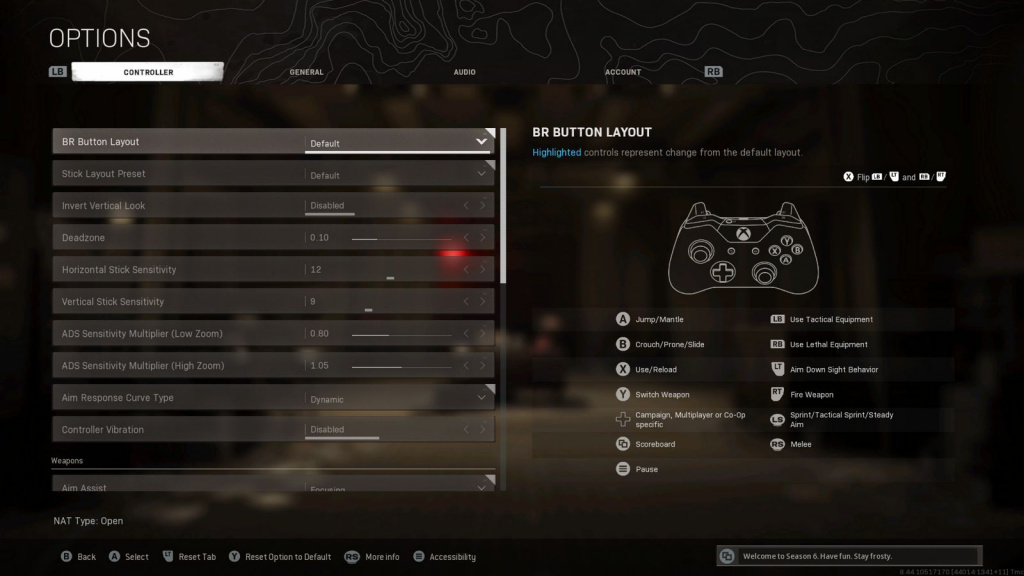This screenshot has height=576, width=1024.
Task: Open the Audio settings tab
Action: (x=464, y=72)
